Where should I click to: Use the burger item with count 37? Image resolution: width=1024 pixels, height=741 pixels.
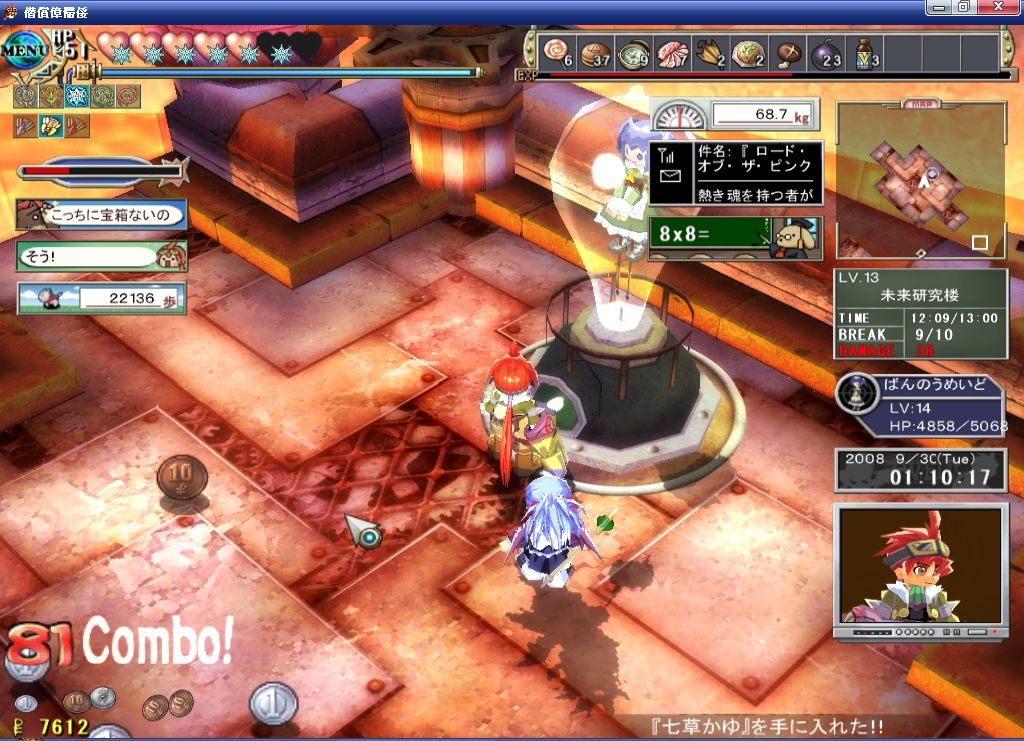point(596,53)
